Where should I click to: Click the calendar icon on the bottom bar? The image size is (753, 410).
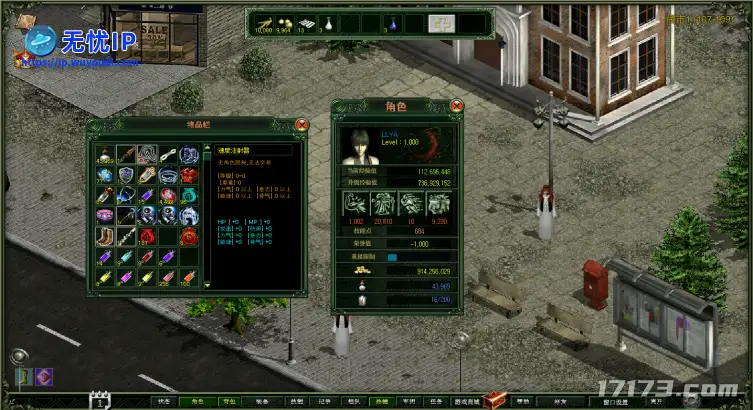click(x=100, y=401)
